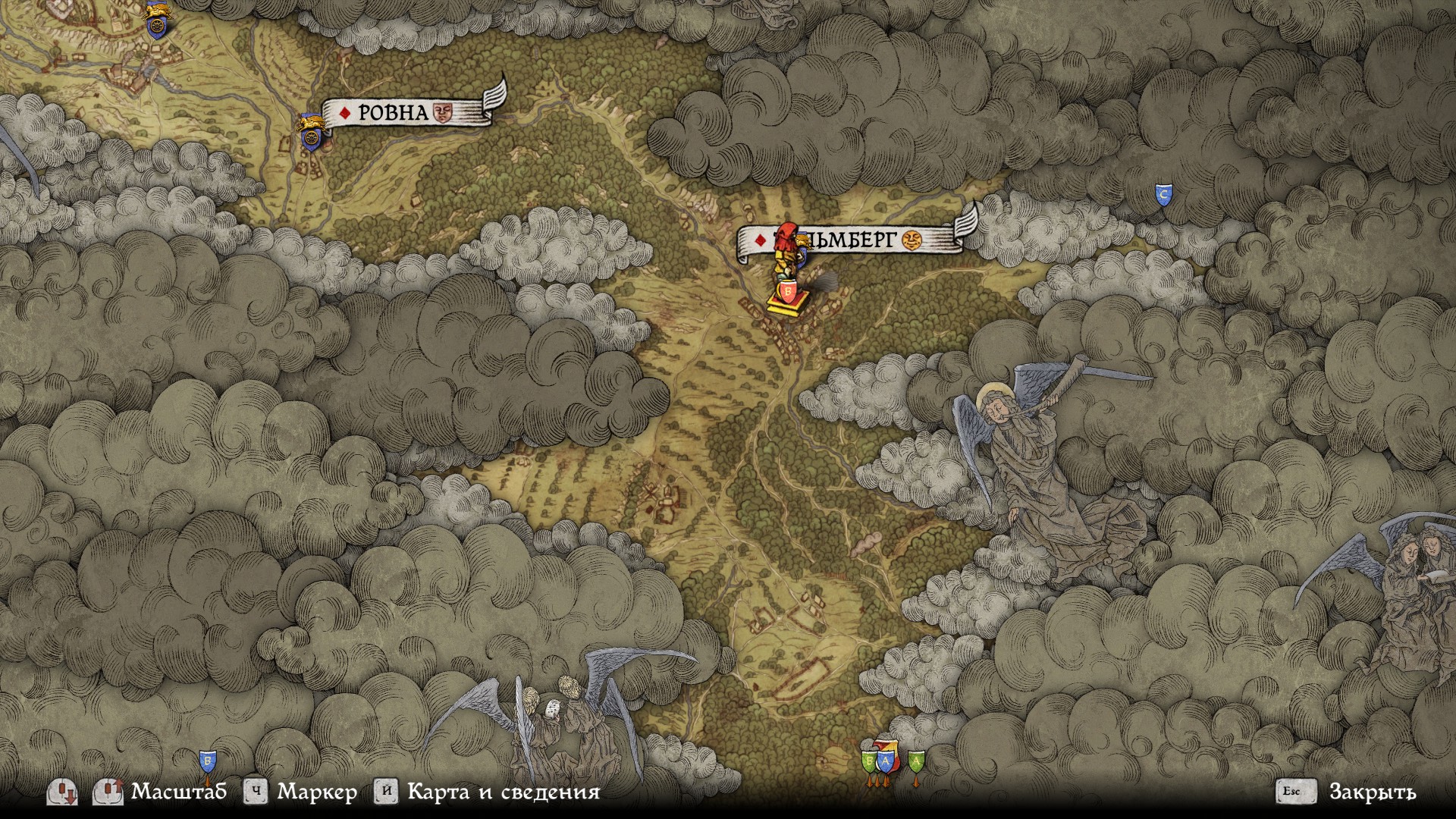Image resolution: width=1456 pixels, height=819 pixels.
Task: Pick the standalone green A quest shield
Action: point(916,760)
